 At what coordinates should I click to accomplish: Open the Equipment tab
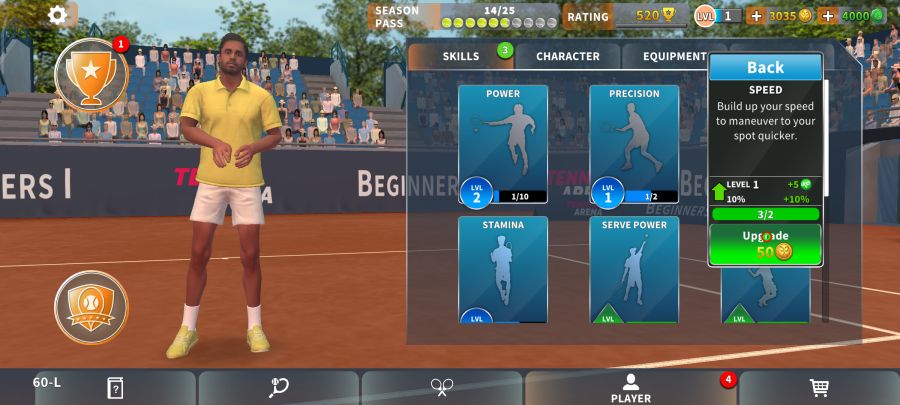(x=675, y=56)
